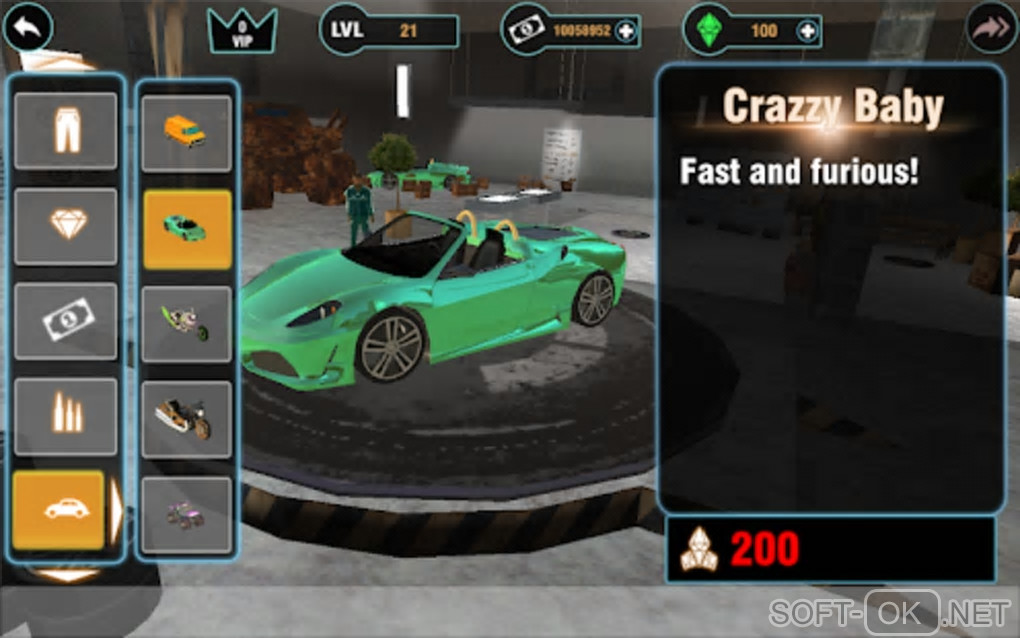Show more categories with the down arrow
This screenshot has height=638, width=1020.
point(68,575)
